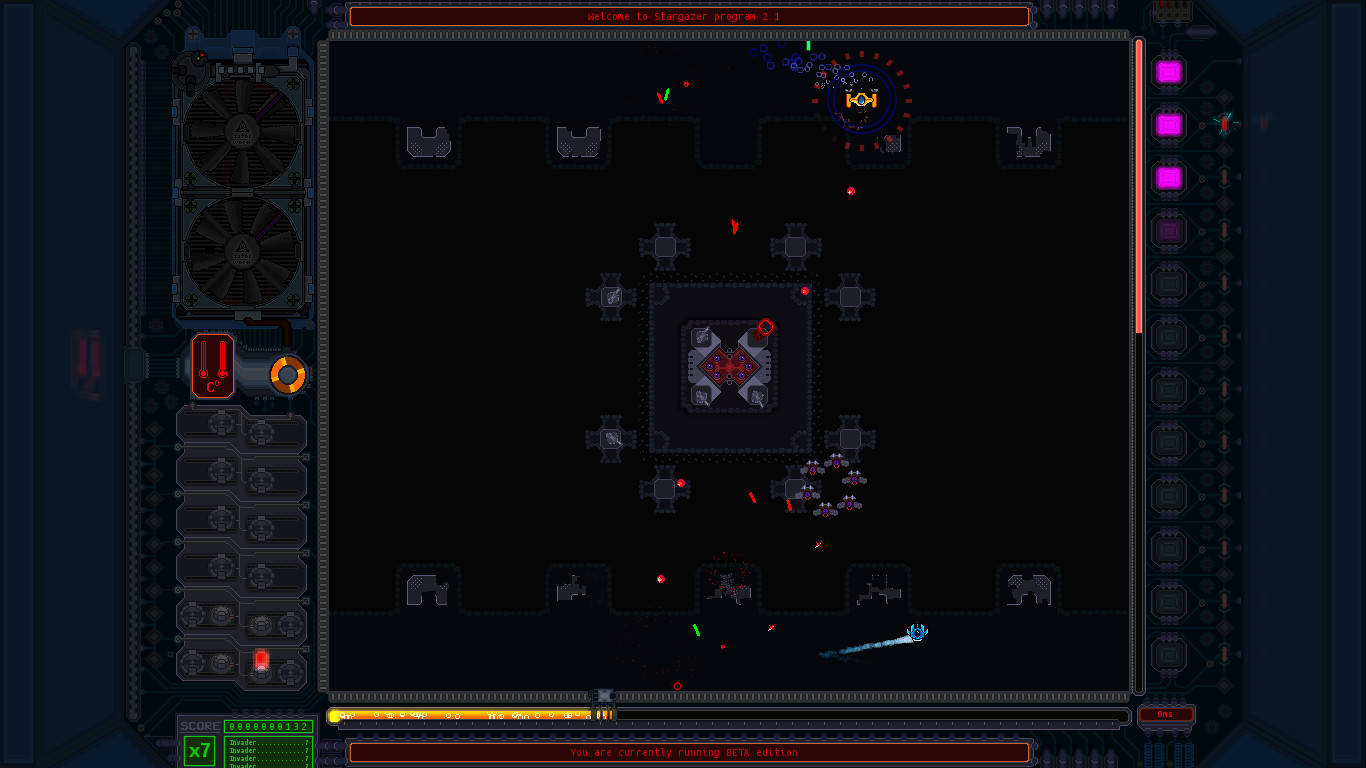This screenshot has height=768, width=1366.
Task: Expand the 0ms latency readout
Action: coord(1167,716)
